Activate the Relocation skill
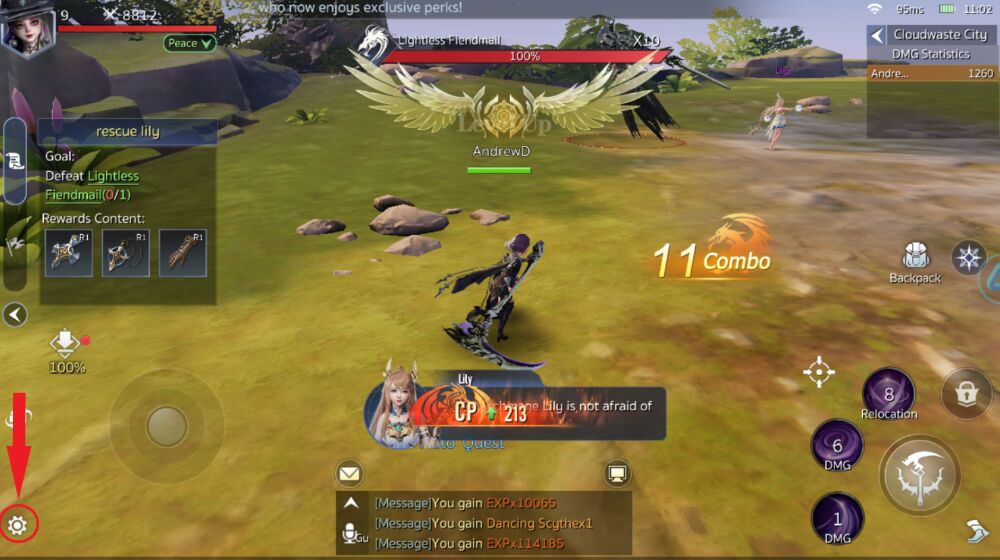1000x560 pixels. click(x=888, y=393)
